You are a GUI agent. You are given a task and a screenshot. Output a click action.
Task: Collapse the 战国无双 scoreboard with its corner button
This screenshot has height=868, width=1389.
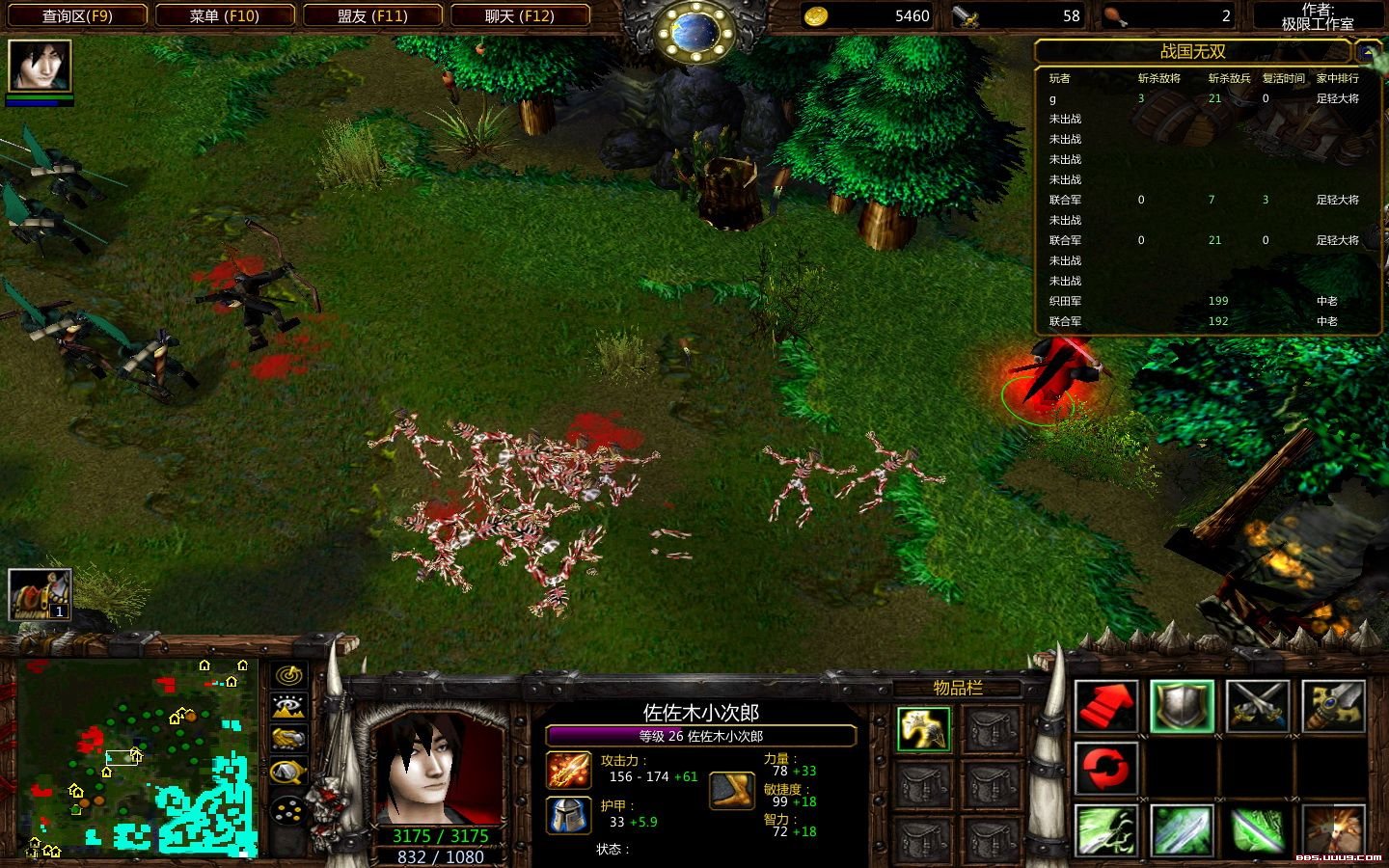pos(1368,51)
